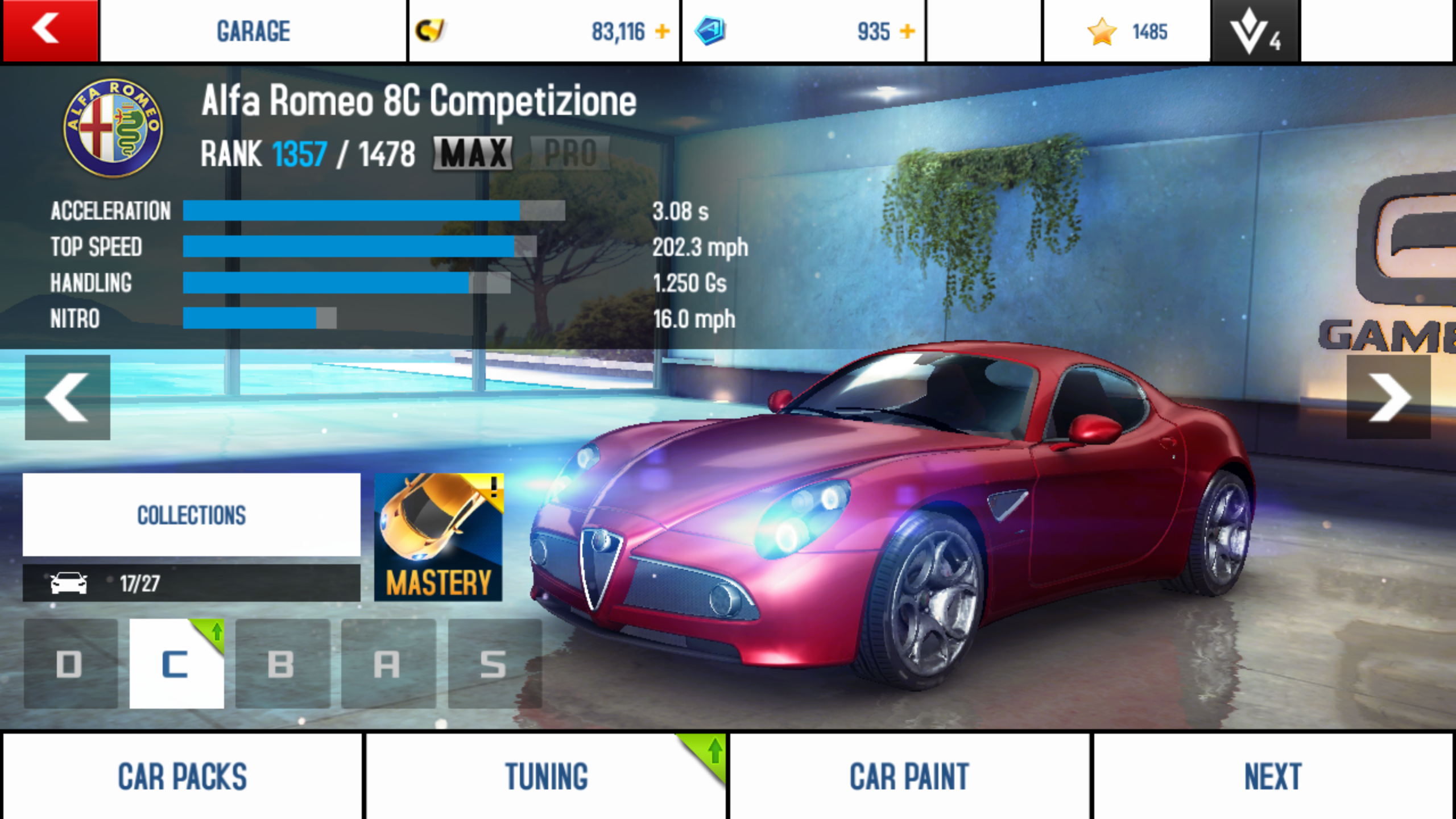Show the next car in the garage
Image resolution: width=1456 pixels, height=819 pixels.
pyautogui.click(x=1388, y=397)
